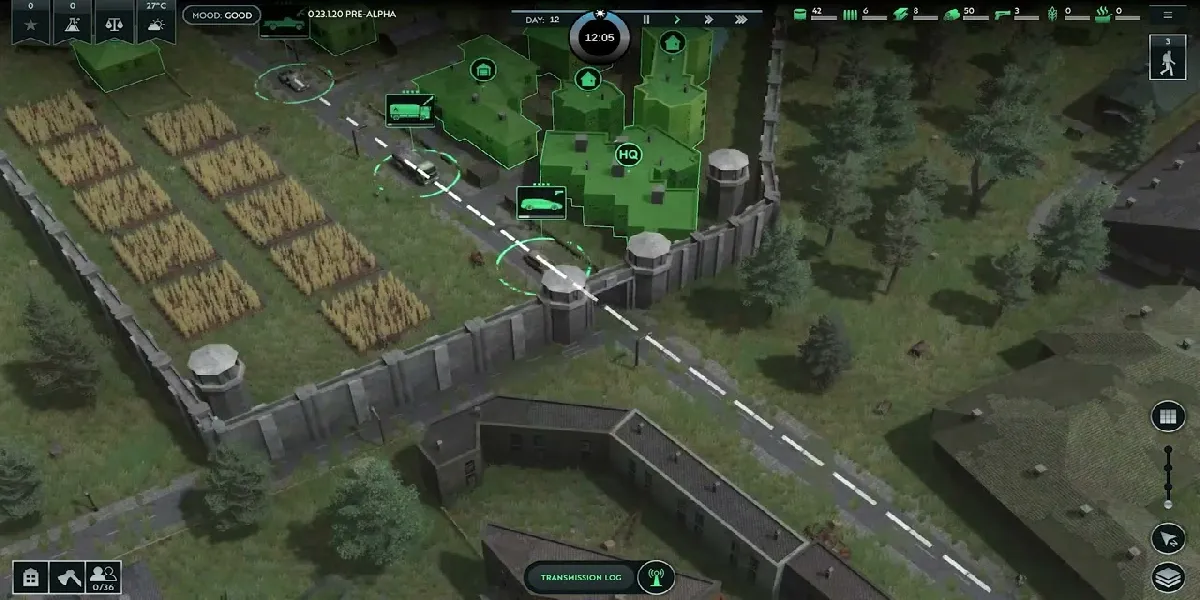Open the hammer and axe tools menu
1200x600 pixels.
pyautogui.click(x=66, y=578)
